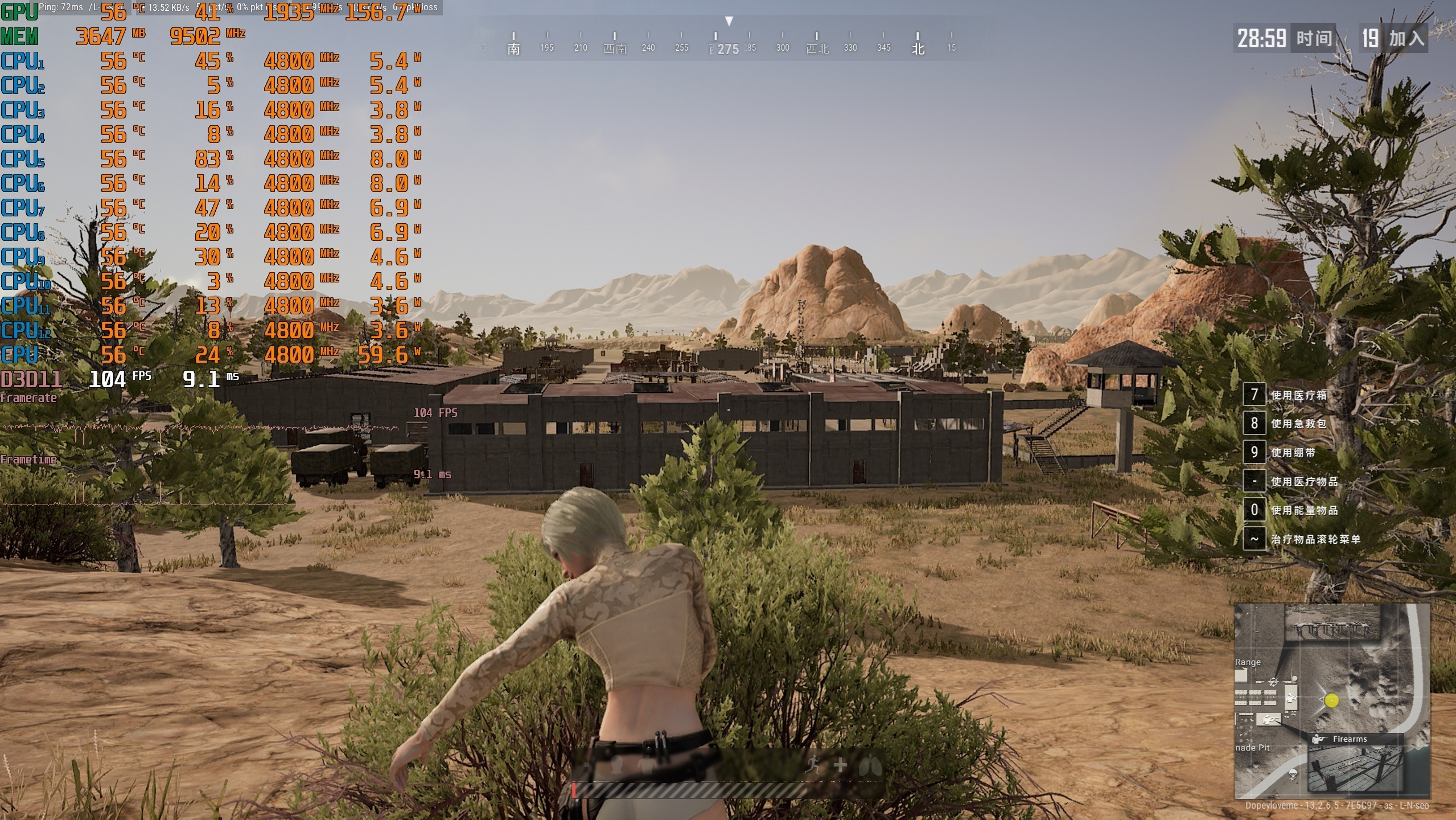Choose the 使用急救包 healing entry
The height and width of the screenshot is (820, 1456).
pyautogui.click(x=1298, y=424)
